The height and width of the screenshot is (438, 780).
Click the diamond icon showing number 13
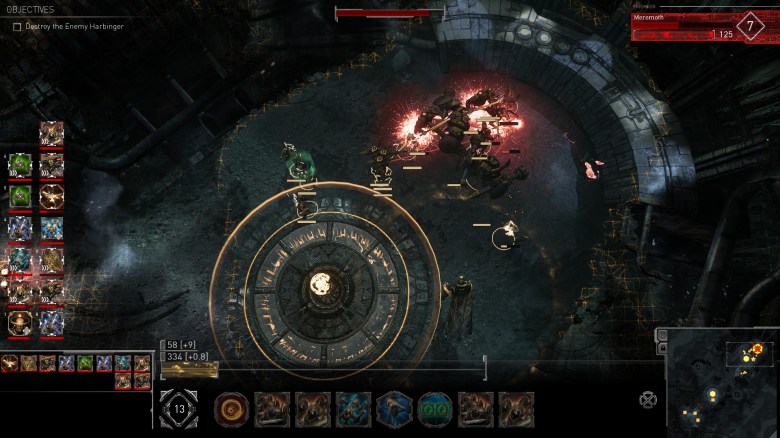point(179,409)
